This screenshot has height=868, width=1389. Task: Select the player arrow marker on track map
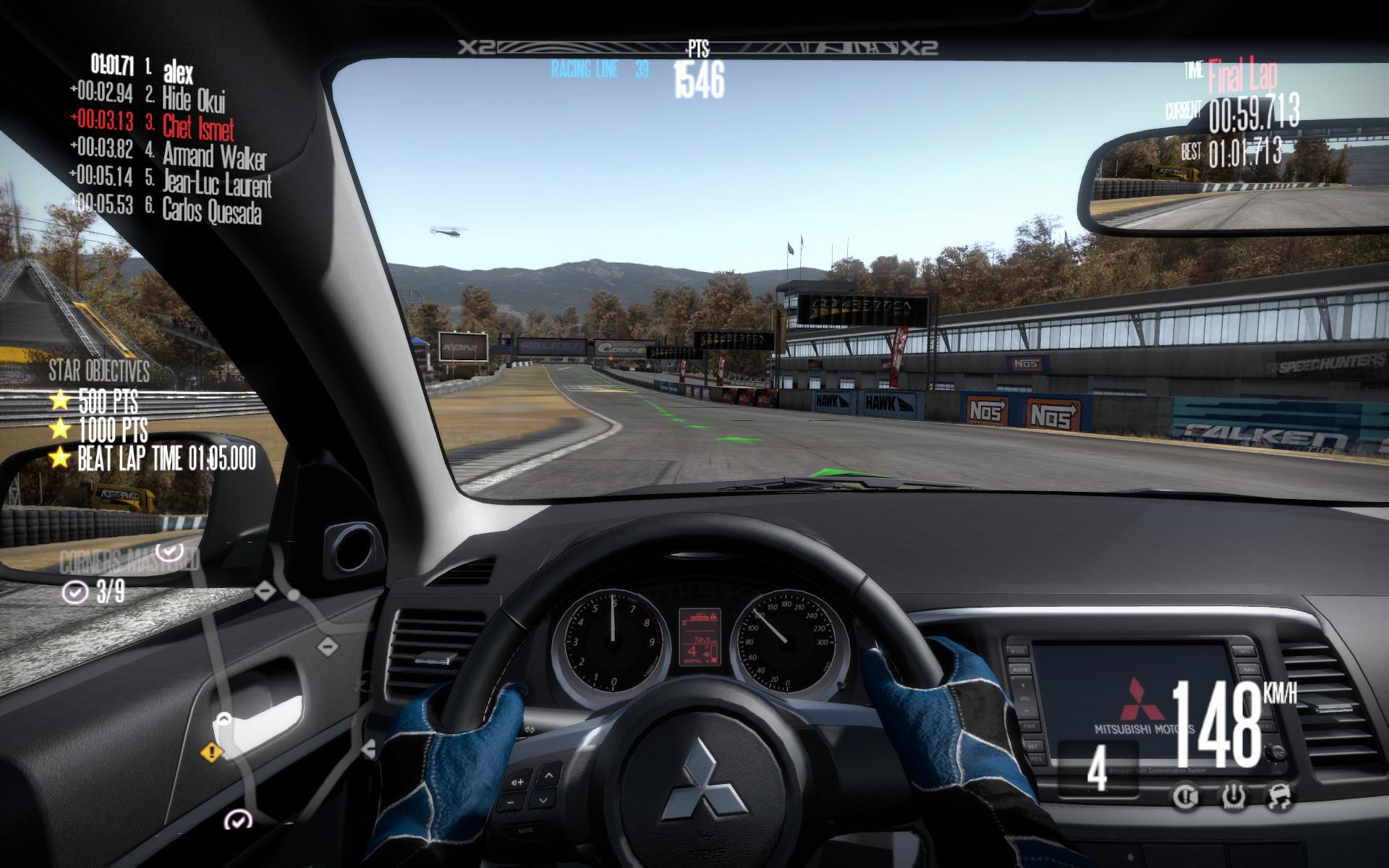[x=224, y=719]
